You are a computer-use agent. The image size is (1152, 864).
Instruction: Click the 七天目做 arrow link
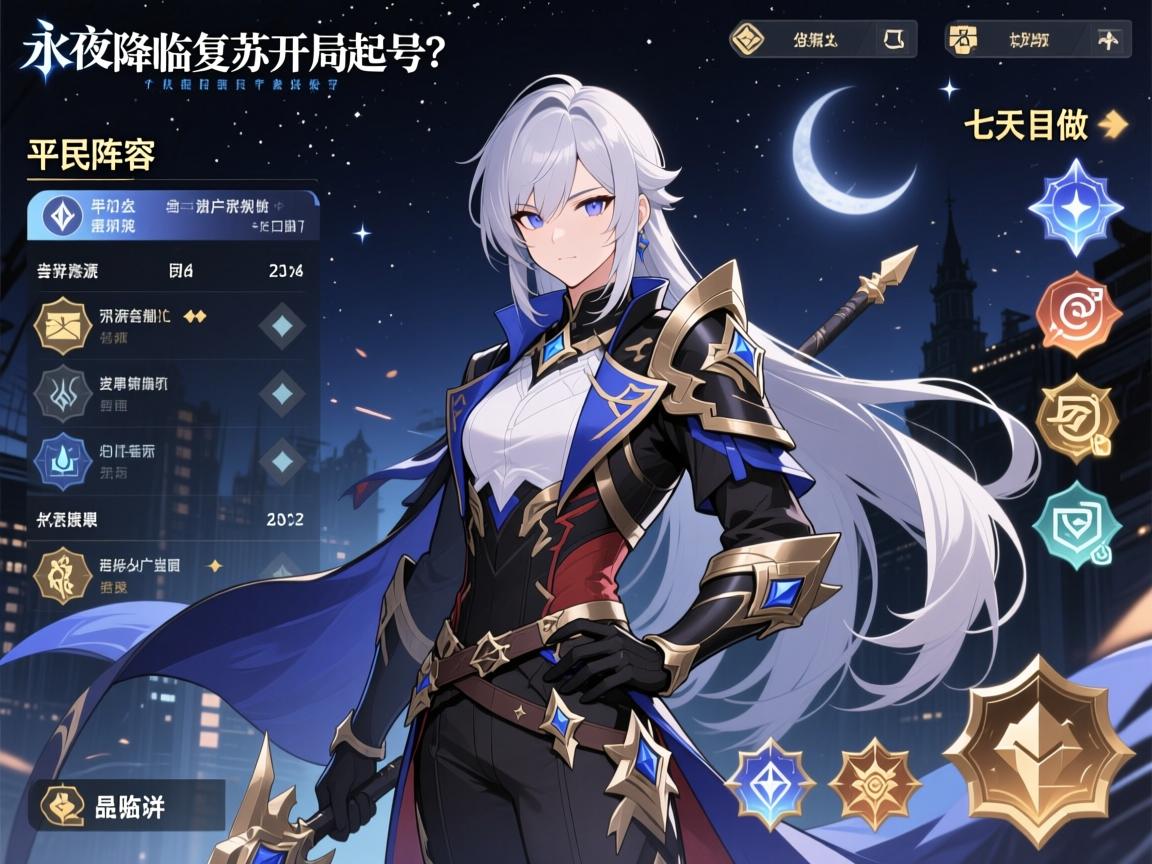click(1045, 126)
